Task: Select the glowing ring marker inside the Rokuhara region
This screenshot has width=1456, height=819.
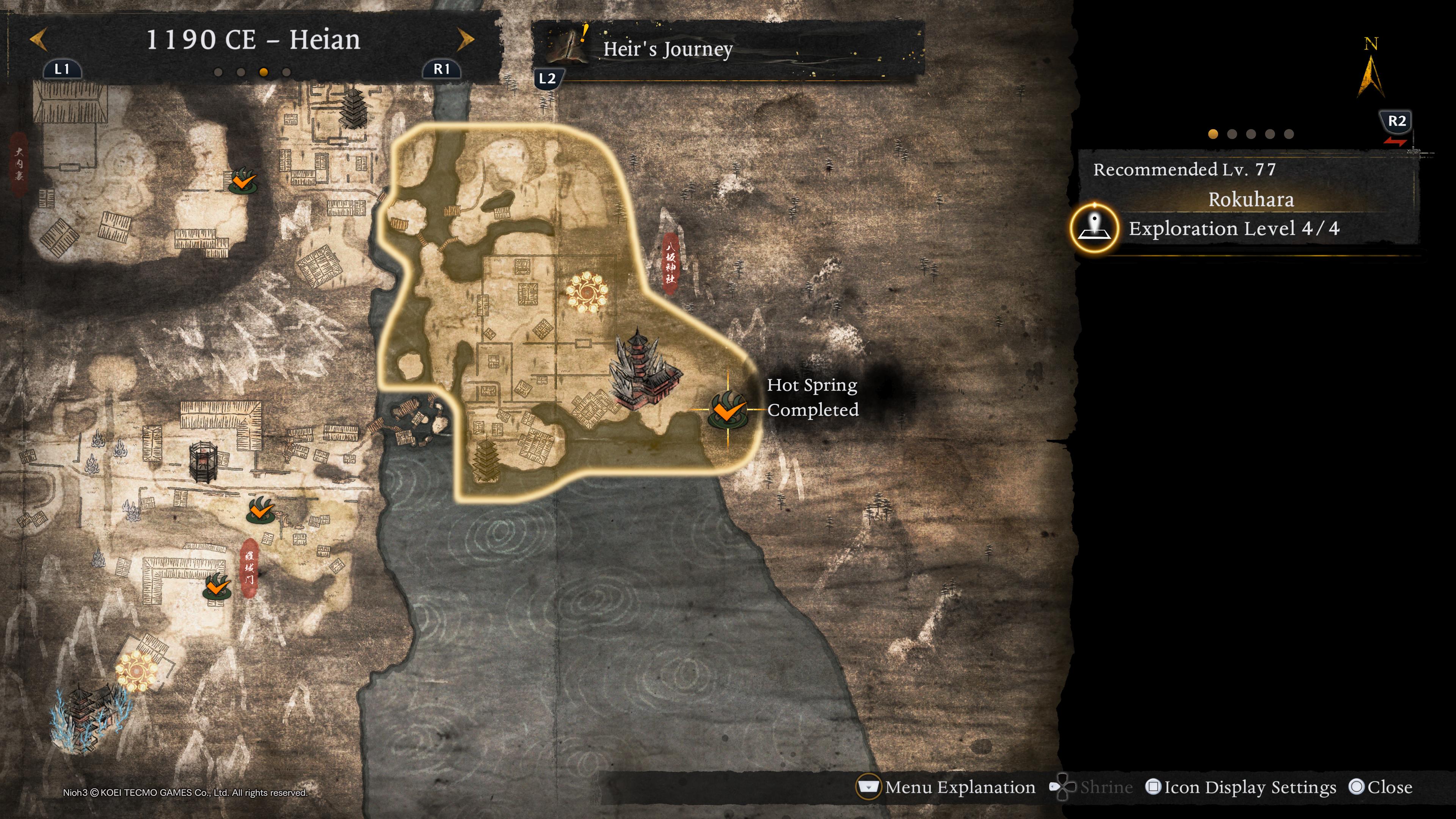Action: click(587, 292)
